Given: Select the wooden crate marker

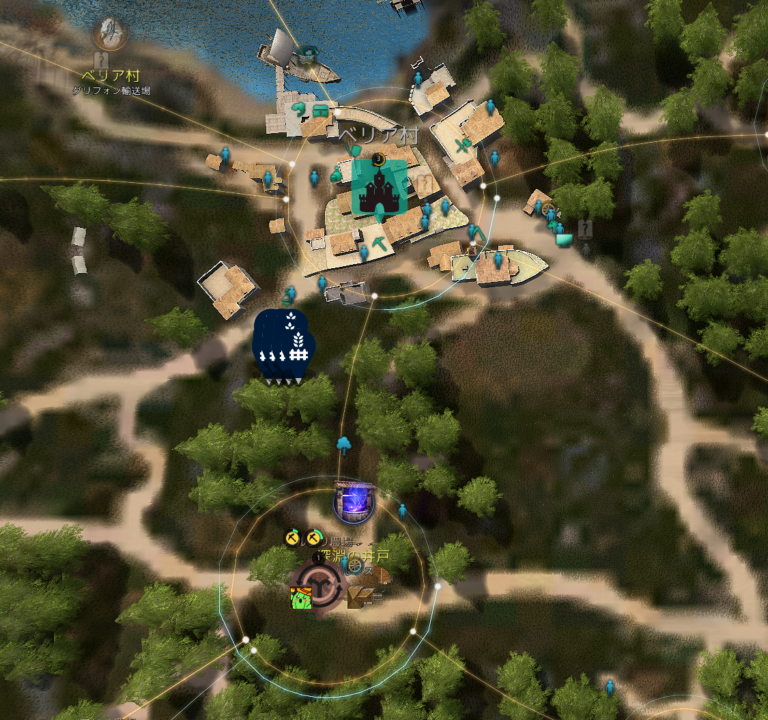Looking at the screenshot, I should 361,597.
